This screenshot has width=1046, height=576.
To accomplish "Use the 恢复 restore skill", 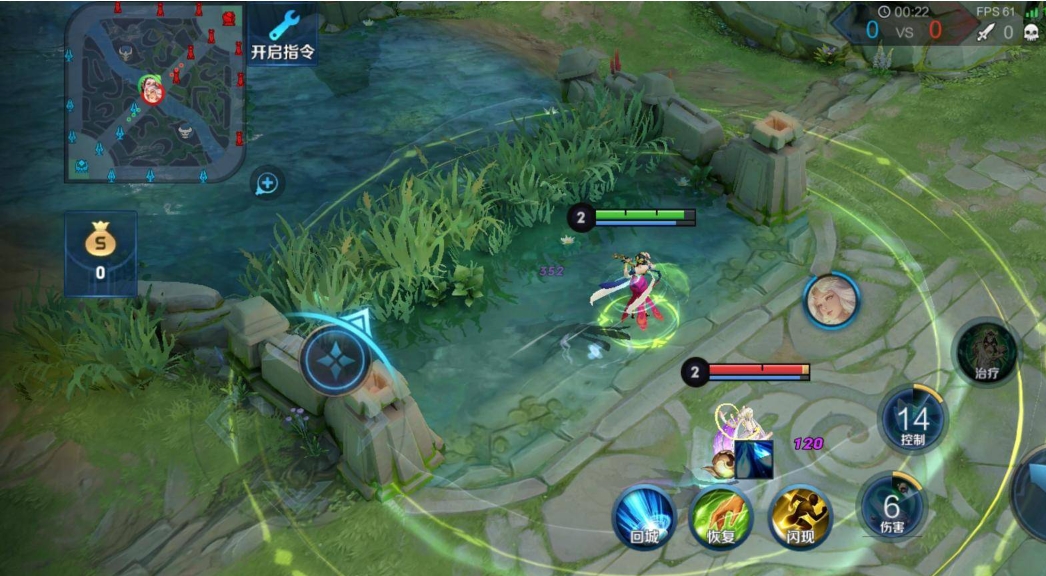I will (722, 517).
